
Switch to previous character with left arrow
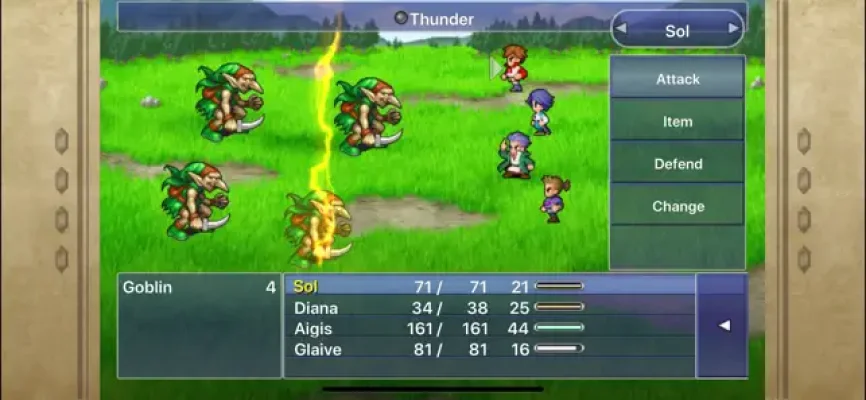(x=621, y=29)
